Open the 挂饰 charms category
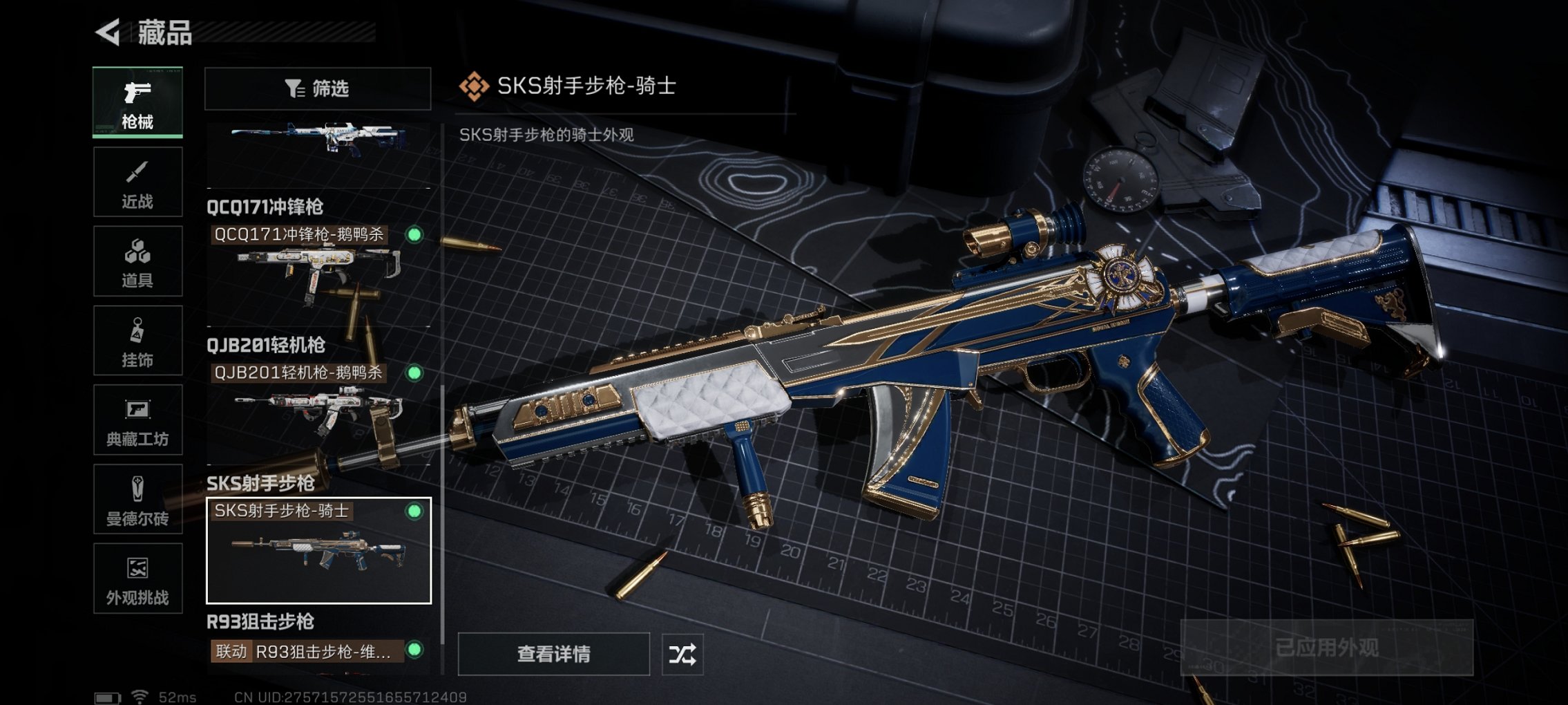This screenshot has height=705, width=1568. 138,340
